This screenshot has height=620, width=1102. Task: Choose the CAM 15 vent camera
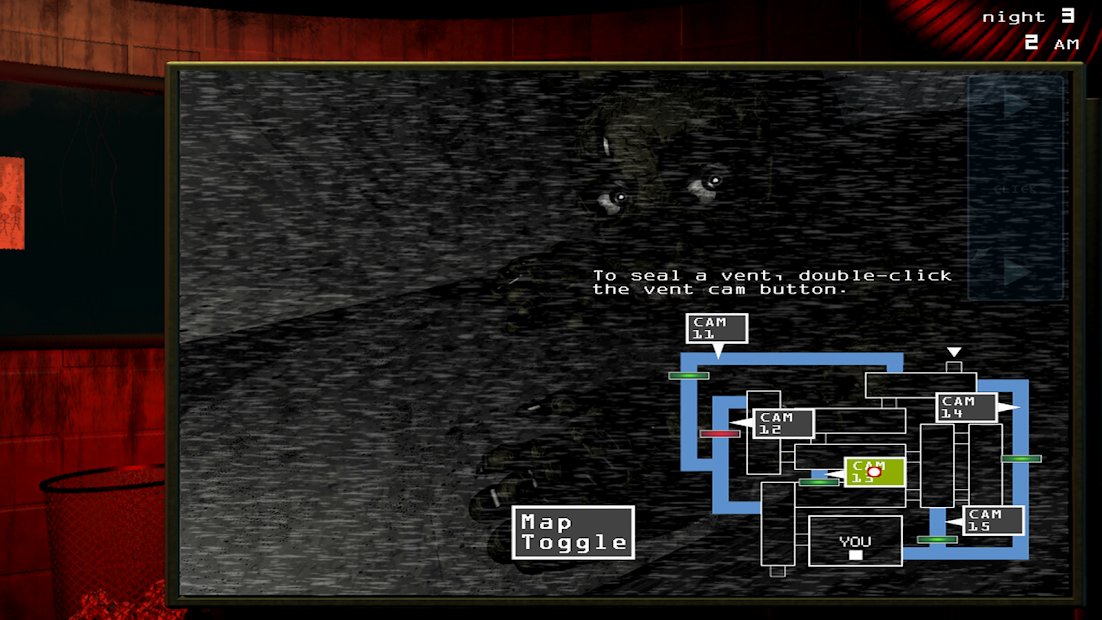(x=993, y=521)
